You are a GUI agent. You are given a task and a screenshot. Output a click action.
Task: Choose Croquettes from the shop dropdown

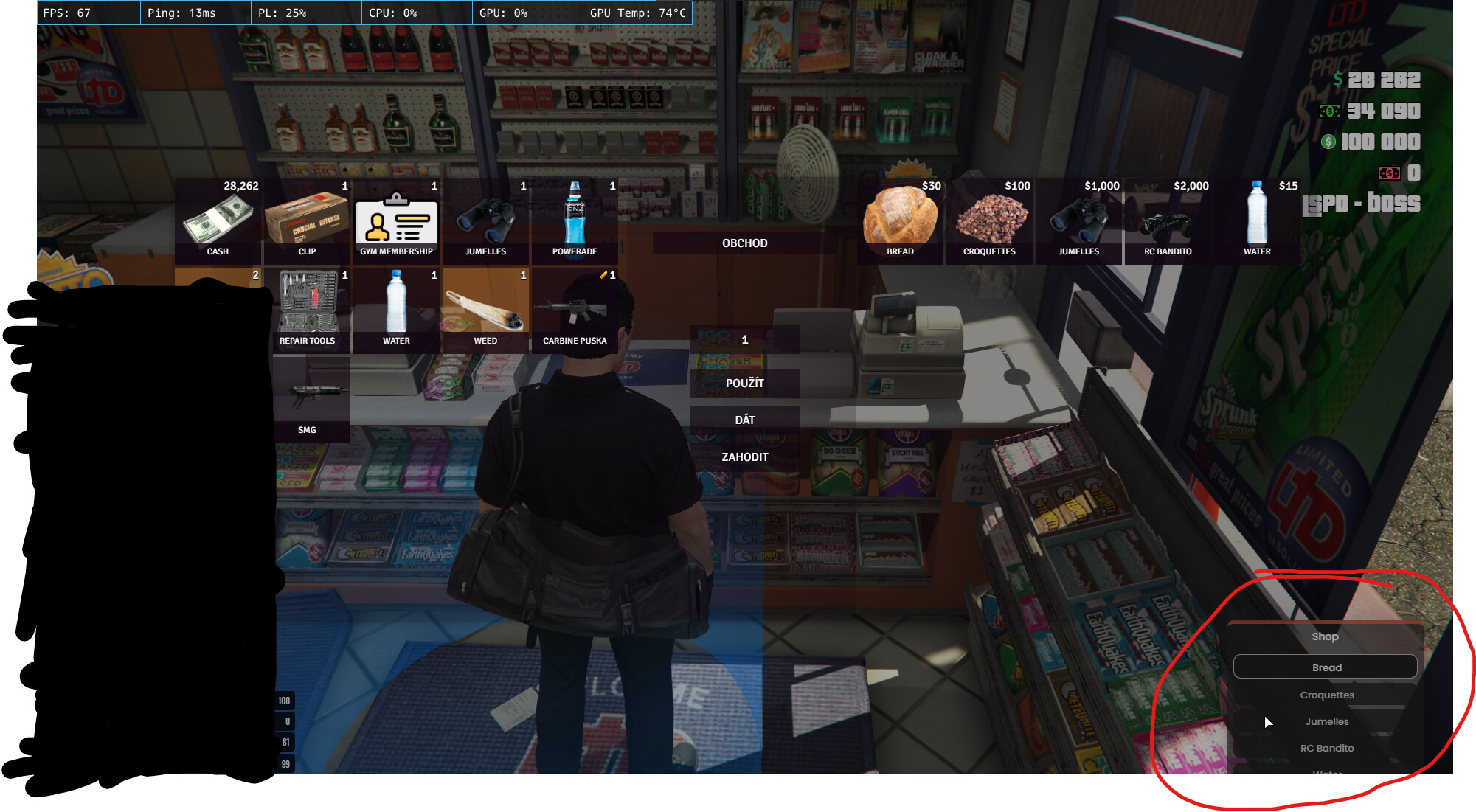[x=1326, y=694]
